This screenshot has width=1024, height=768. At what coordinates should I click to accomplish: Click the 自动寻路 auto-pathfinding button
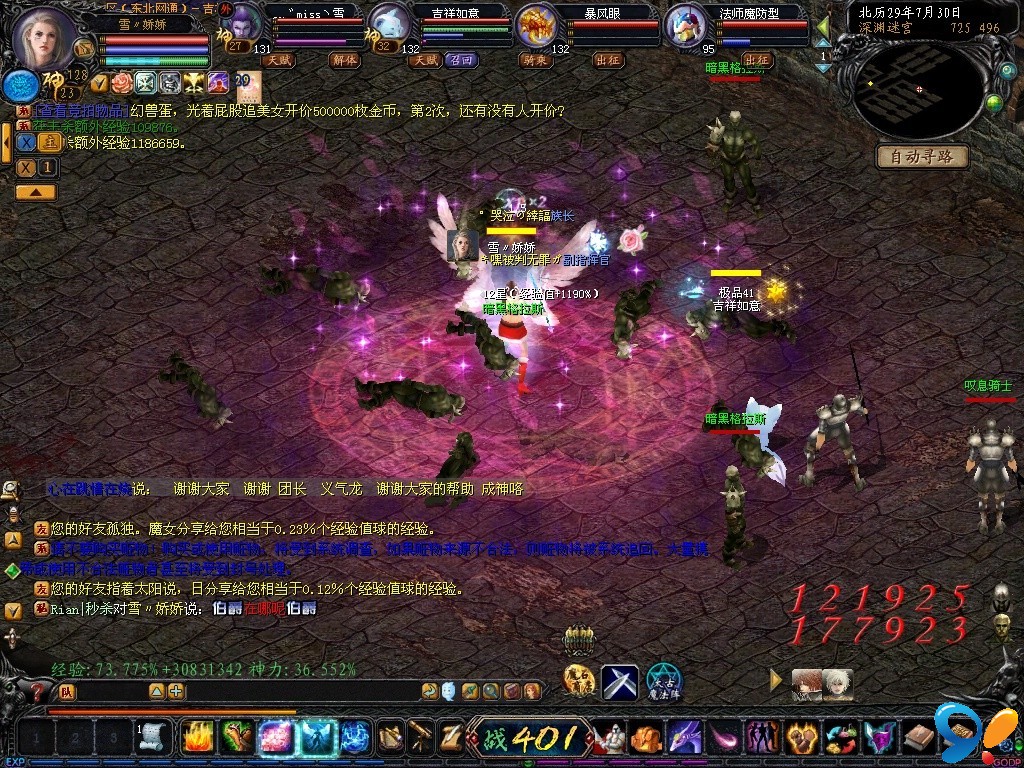click(x=923, y=157)
